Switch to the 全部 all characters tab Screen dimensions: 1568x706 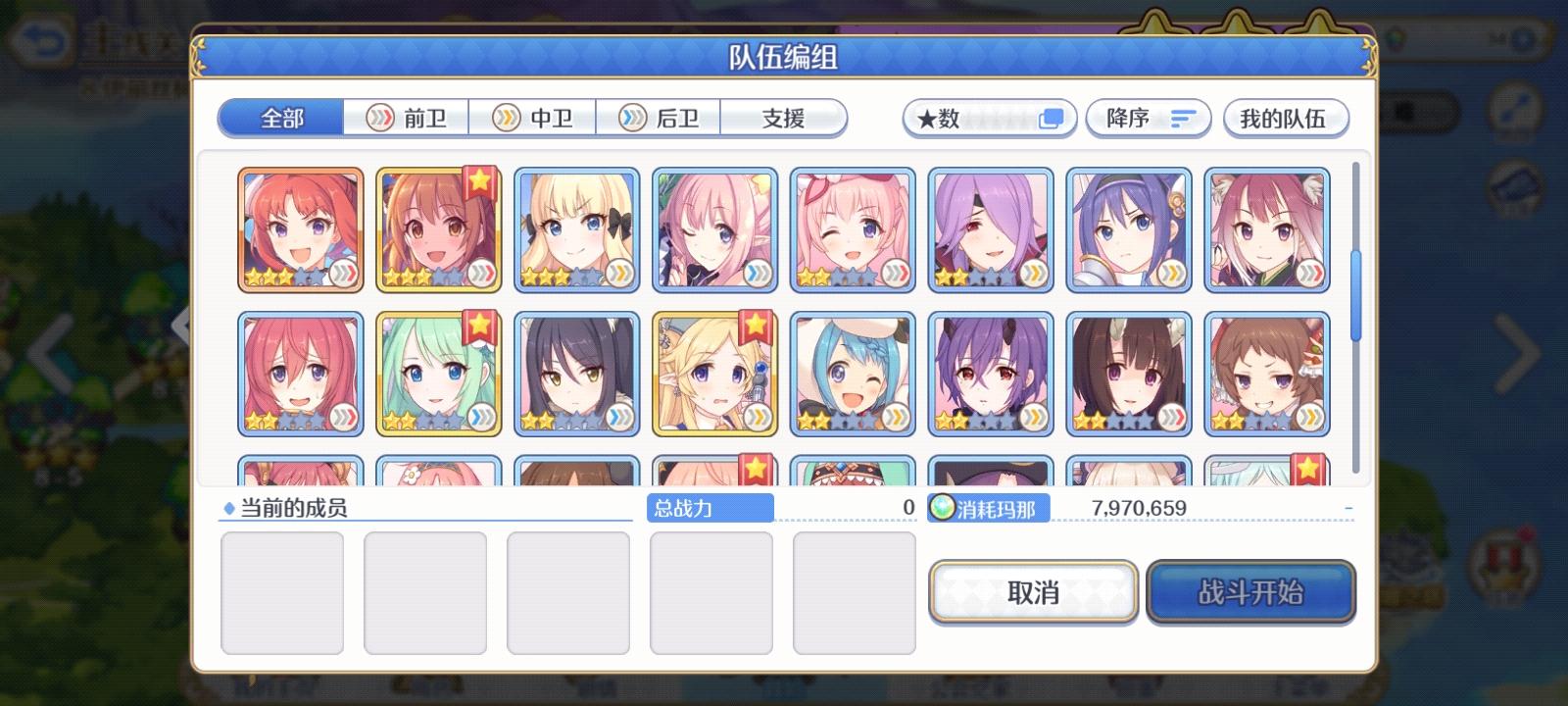281,116
